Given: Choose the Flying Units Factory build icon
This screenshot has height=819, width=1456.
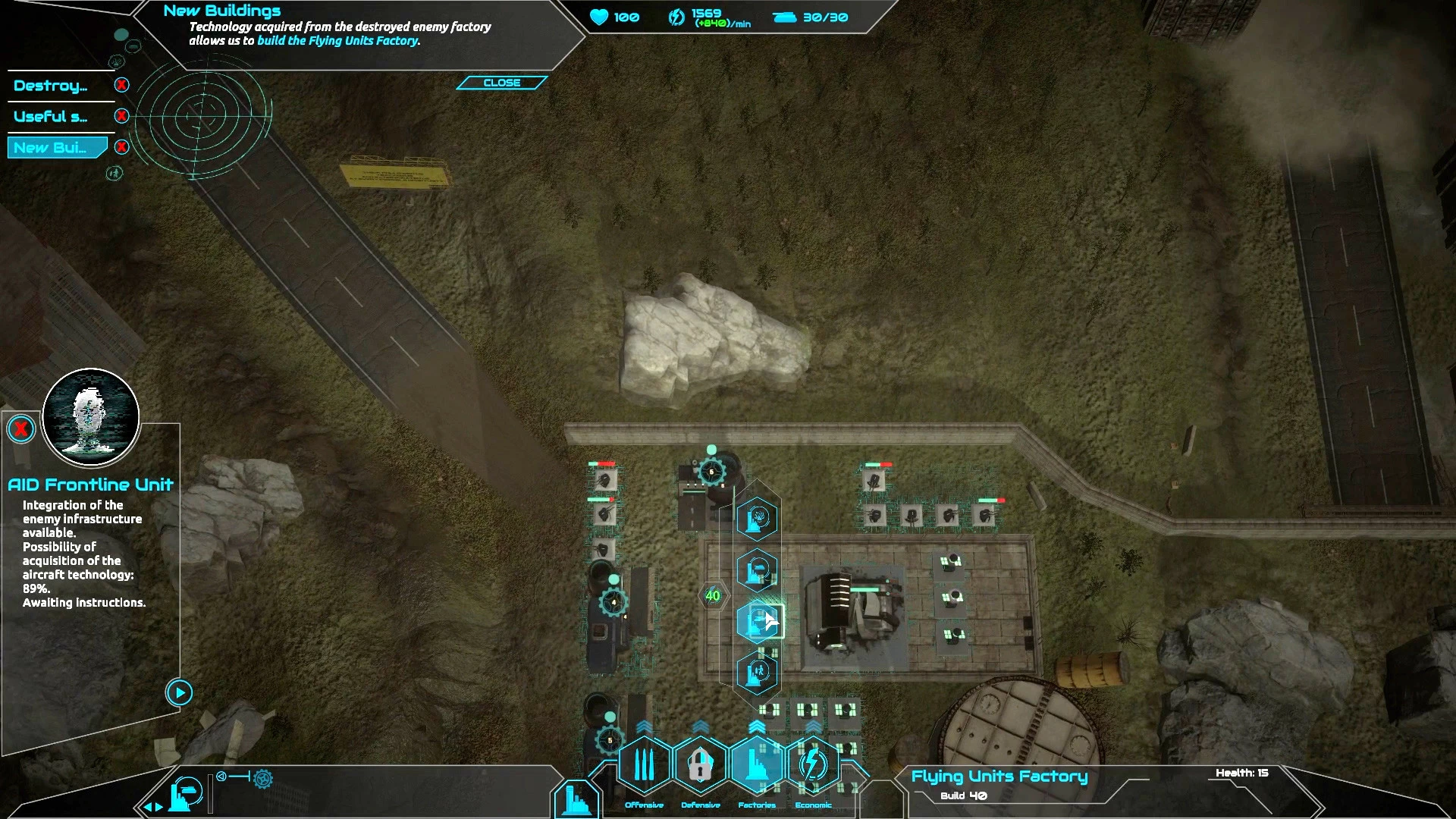Looking at the screenshot, I should tap(758, 622).
